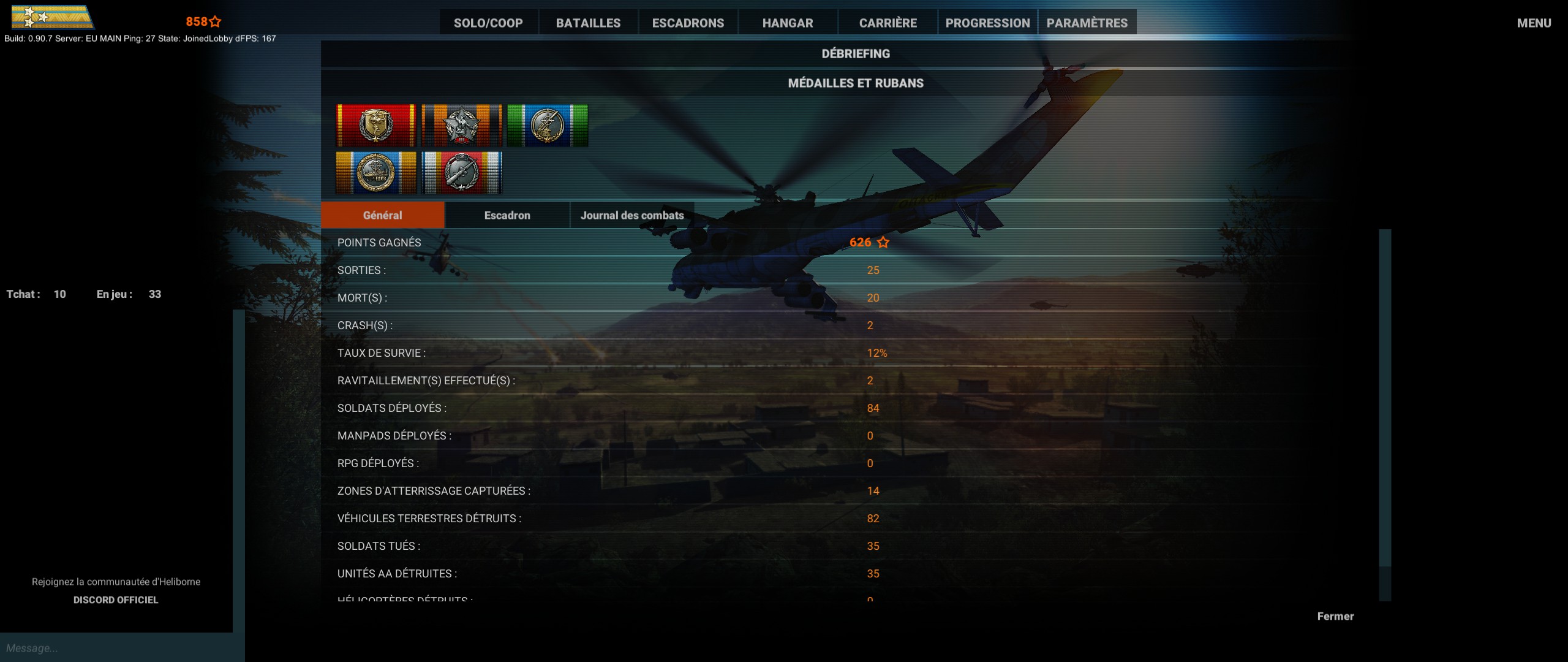
Task: Click the gold vehicle destroyer medal
Action: [375, 173]
